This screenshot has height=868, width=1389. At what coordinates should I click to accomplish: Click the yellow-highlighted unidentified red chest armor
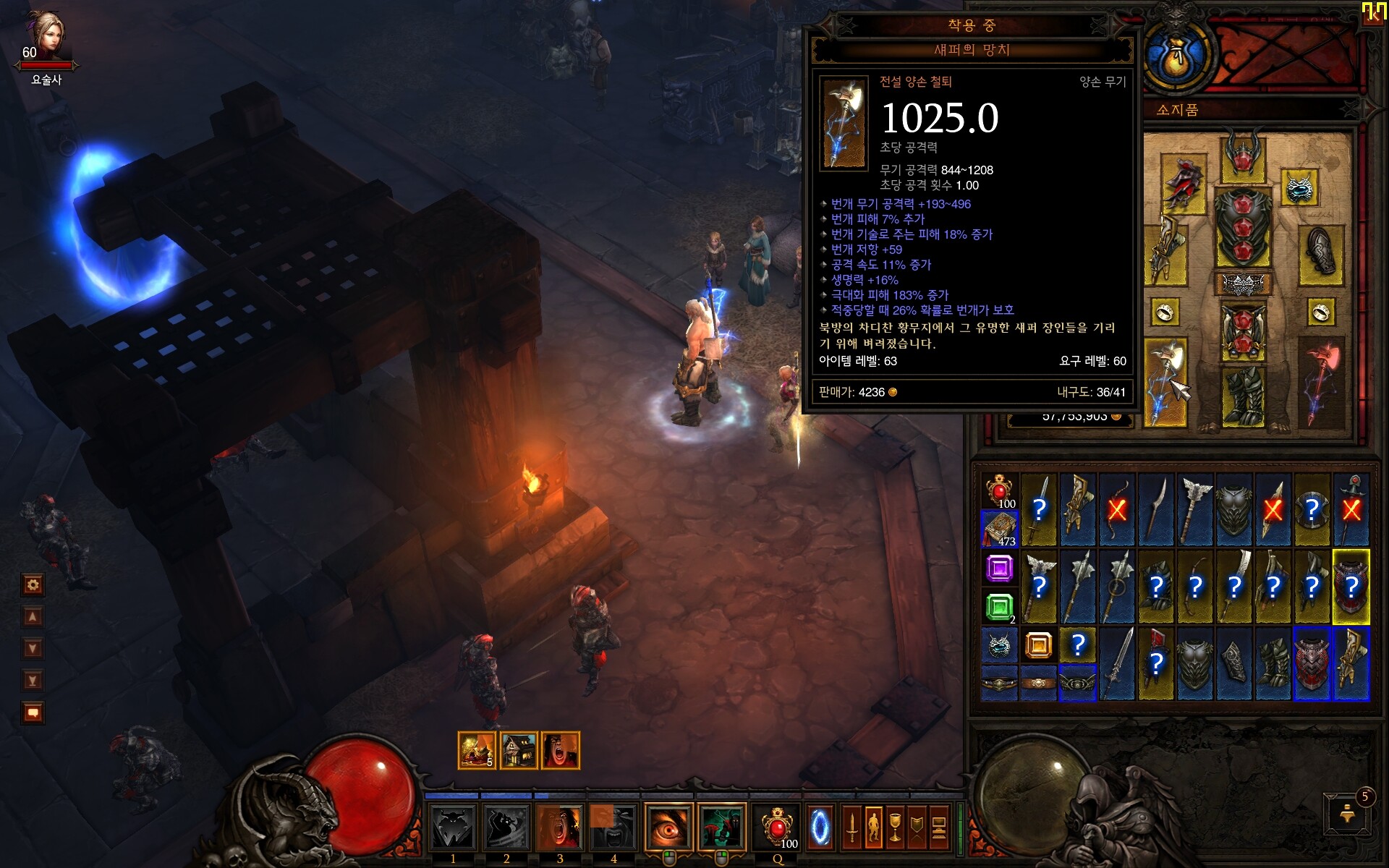coord(1351,586)
